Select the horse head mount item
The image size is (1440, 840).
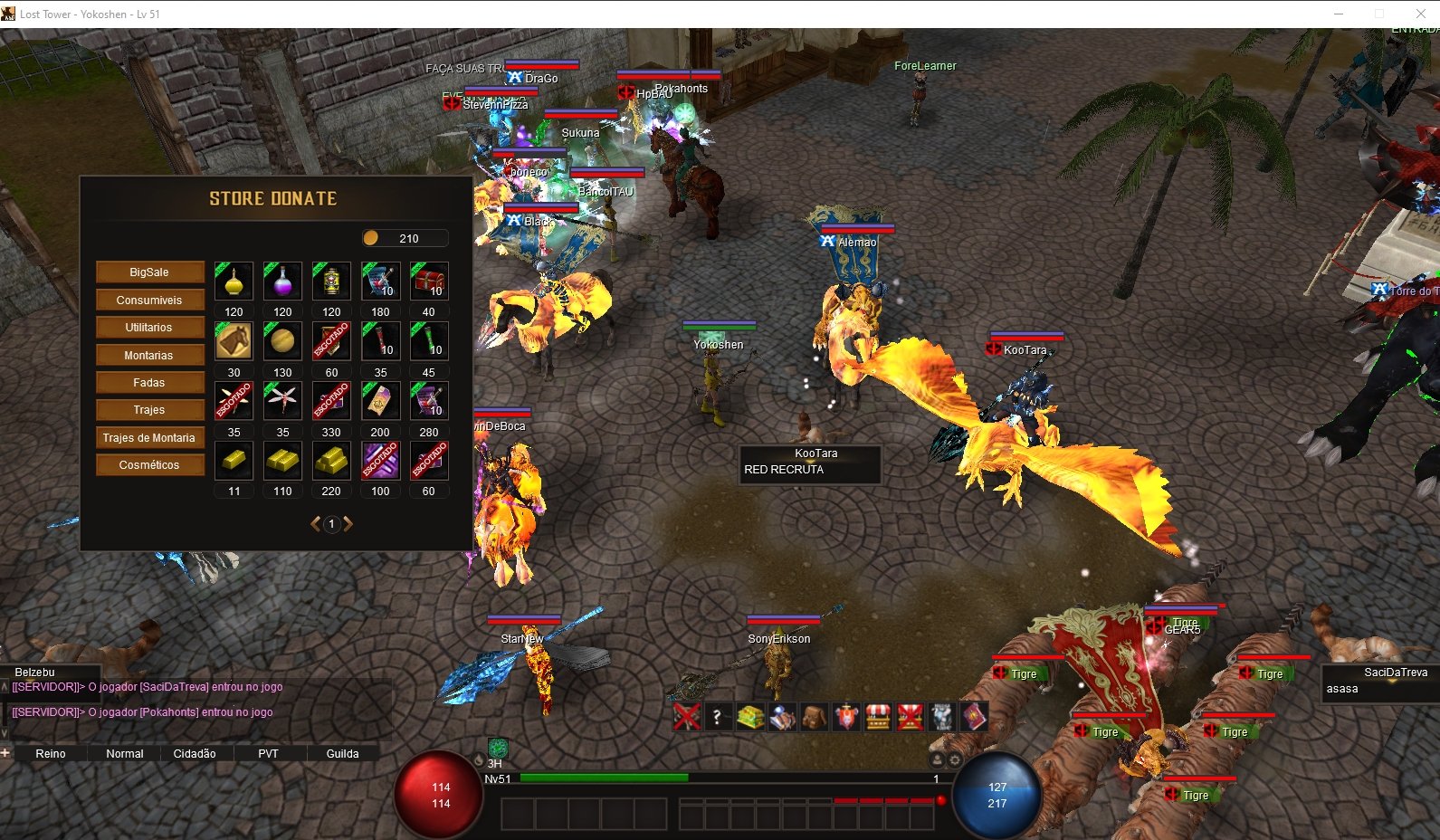pos(234,341)
